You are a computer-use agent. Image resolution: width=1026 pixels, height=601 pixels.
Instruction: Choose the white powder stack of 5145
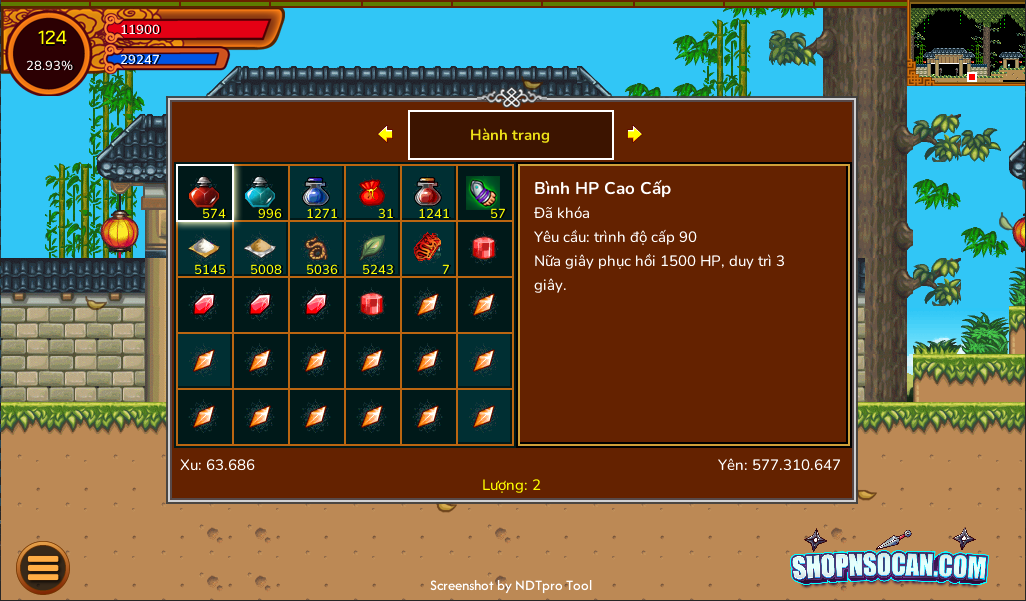[205, 249]
